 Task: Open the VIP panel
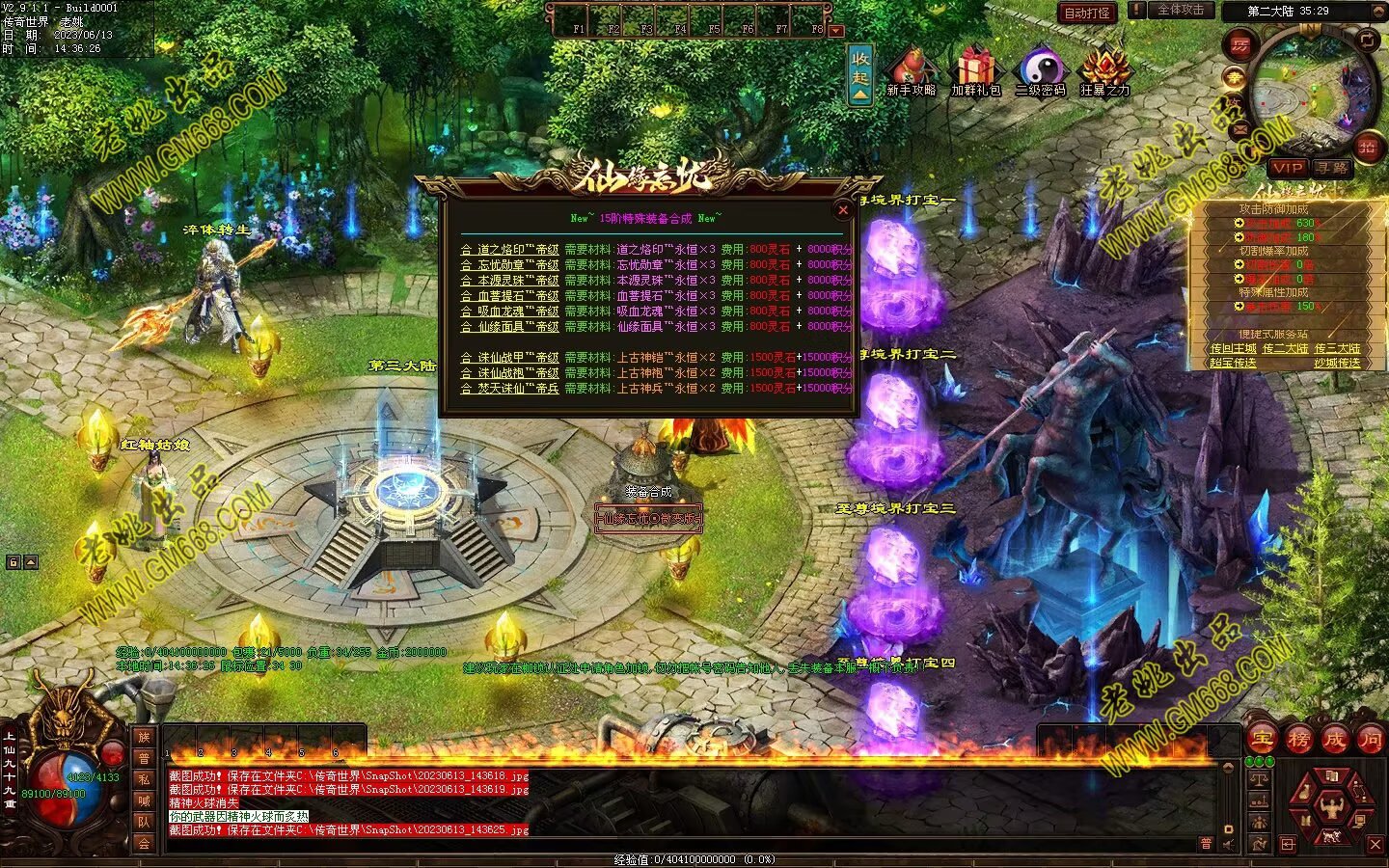click(x=1287, y=168)
